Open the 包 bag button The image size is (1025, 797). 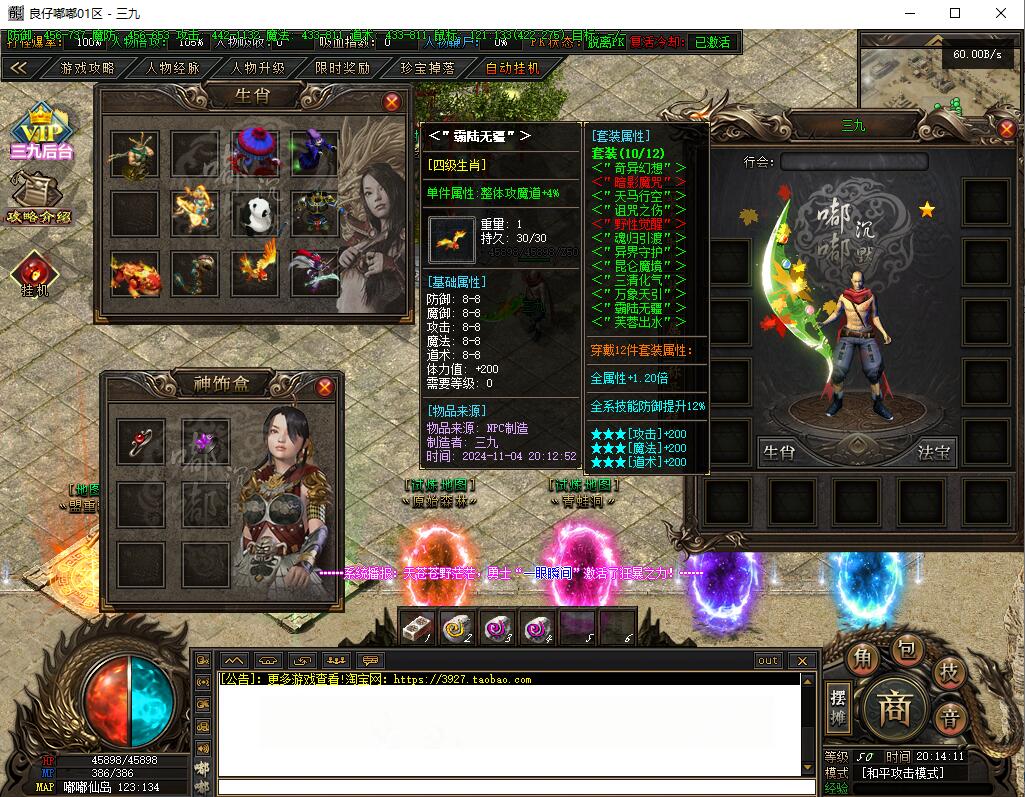point(906,650)
